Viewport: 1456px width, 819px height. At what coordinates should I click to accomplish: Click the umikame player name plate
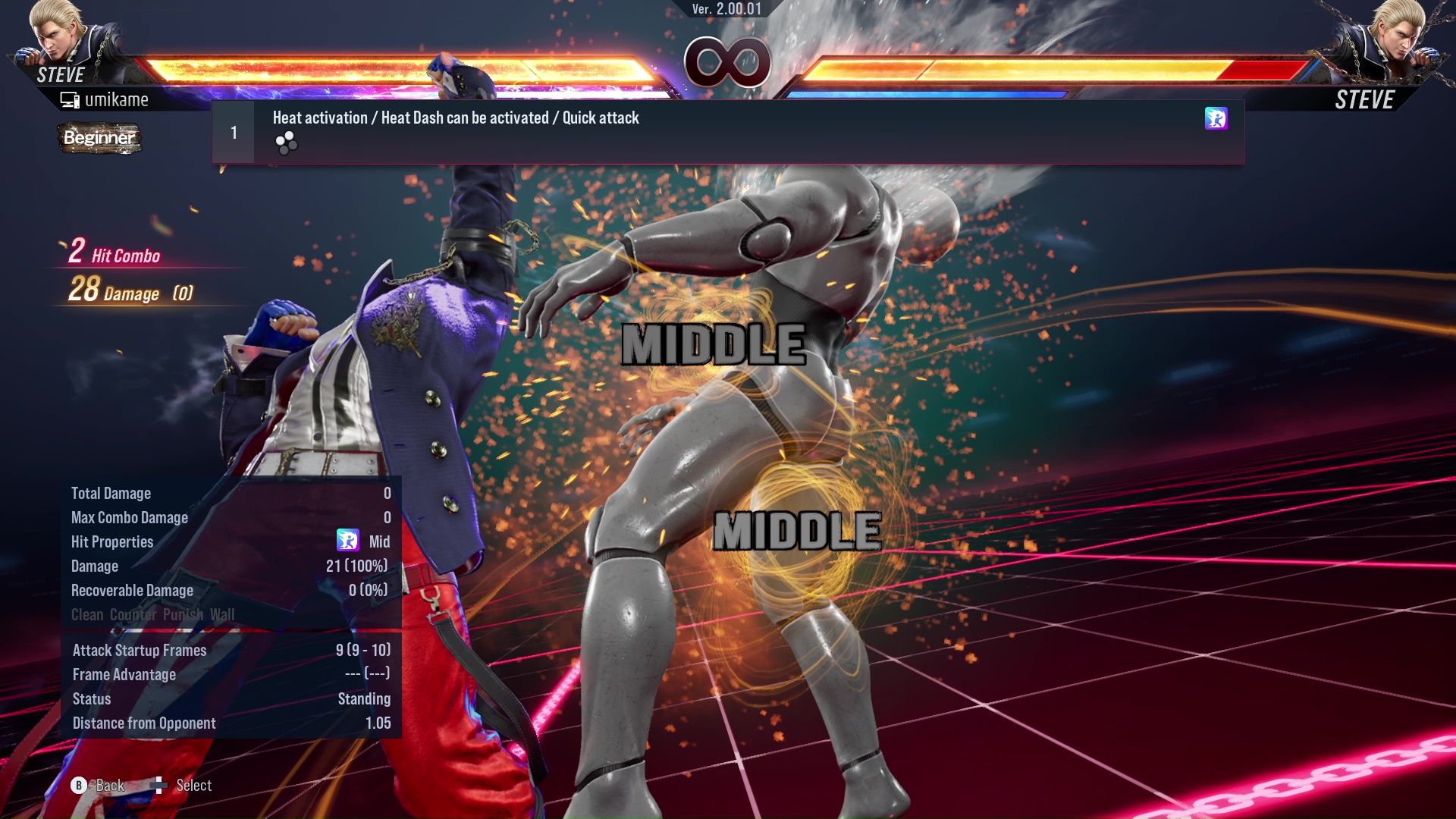coord(118,99)
